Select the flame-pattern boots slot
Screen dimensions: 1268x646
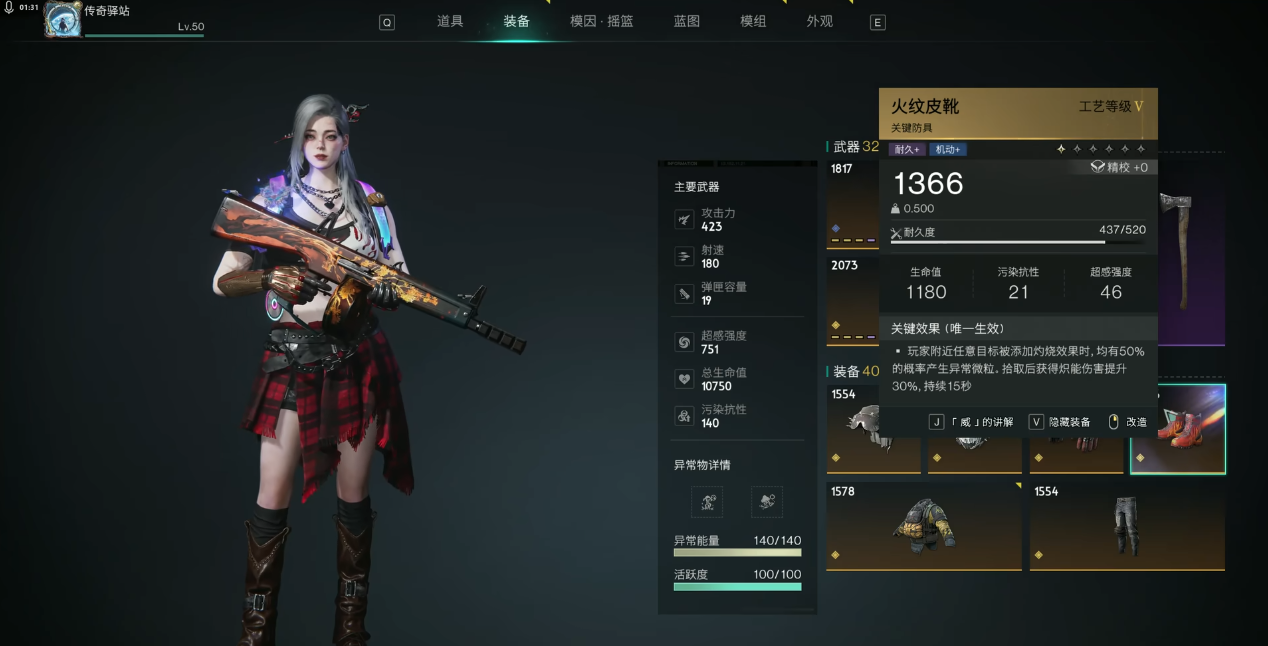[x=1178, y=429]
